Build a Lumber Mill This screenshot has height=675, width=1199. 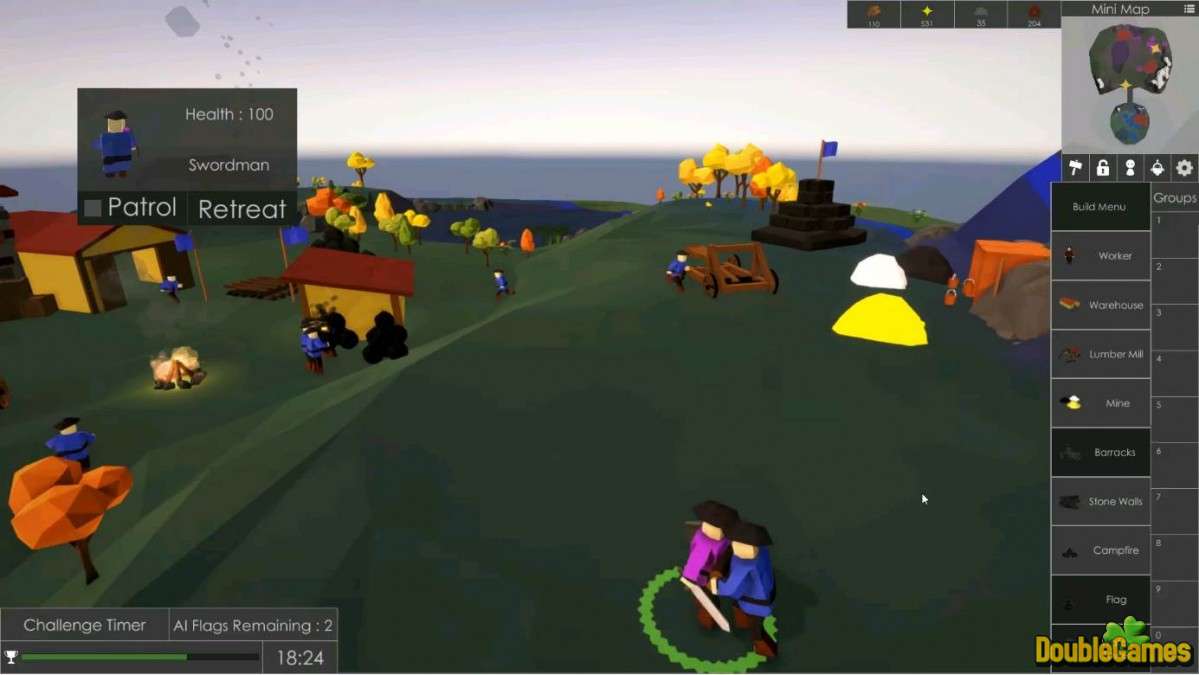pyautogui.click(x=1100, y=354)
